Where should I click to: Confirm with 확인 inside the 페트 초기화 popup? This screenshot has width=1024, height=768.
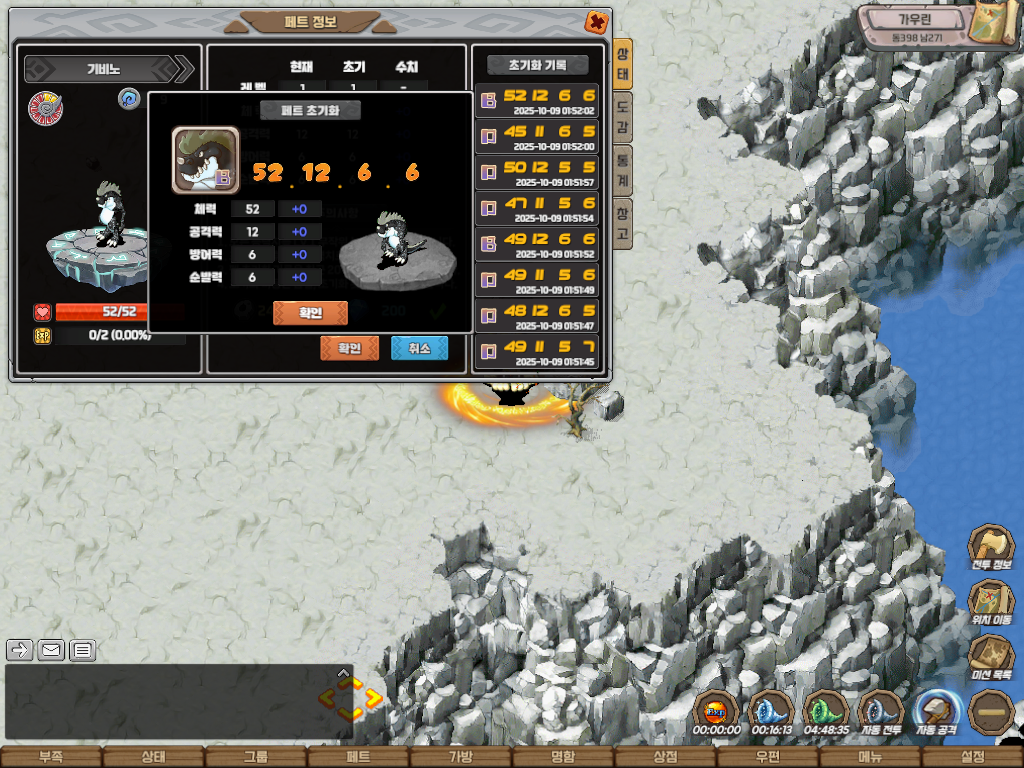pos(310,313)
